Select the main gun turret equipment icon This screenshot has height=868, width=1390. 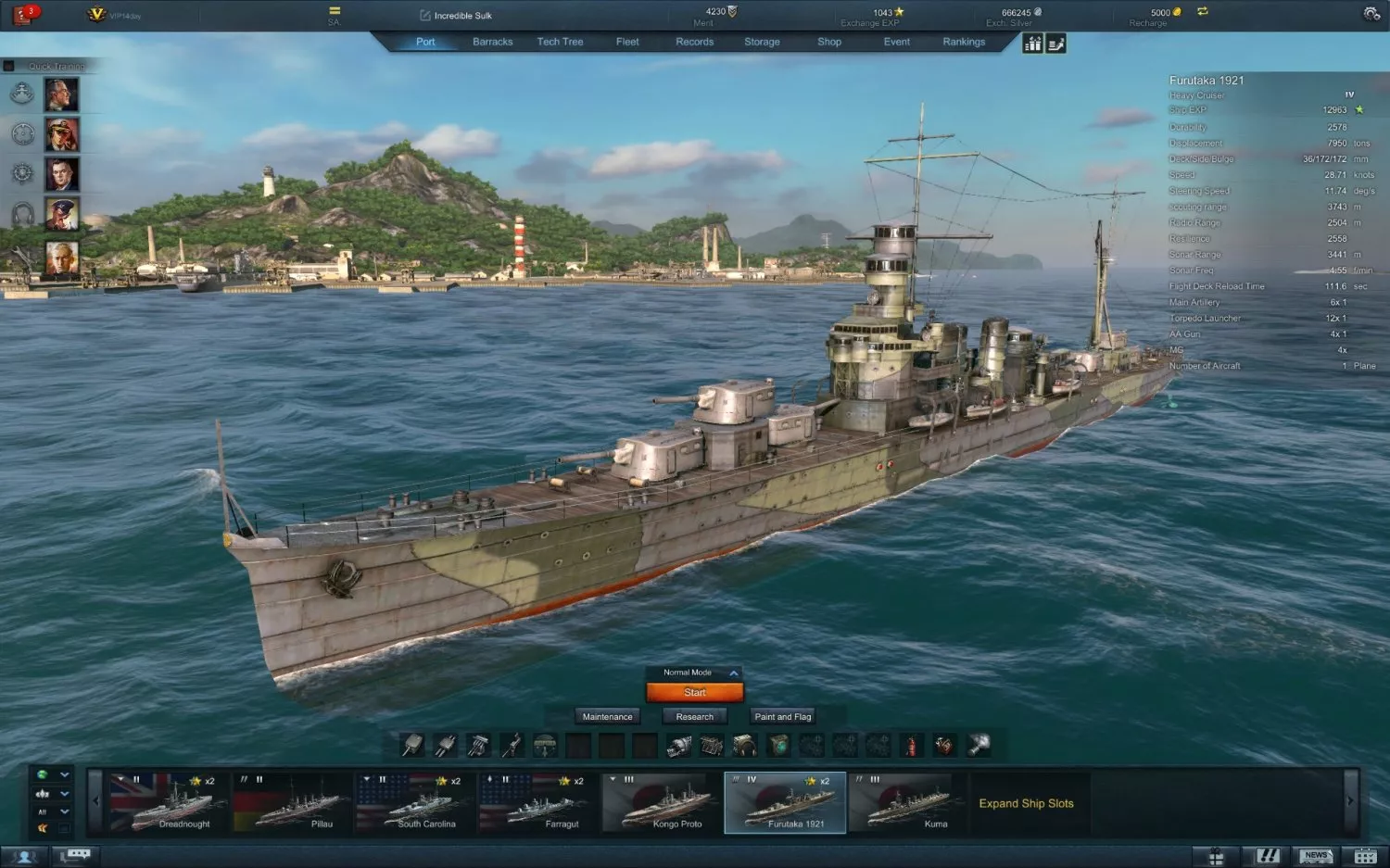pos(413,744)
